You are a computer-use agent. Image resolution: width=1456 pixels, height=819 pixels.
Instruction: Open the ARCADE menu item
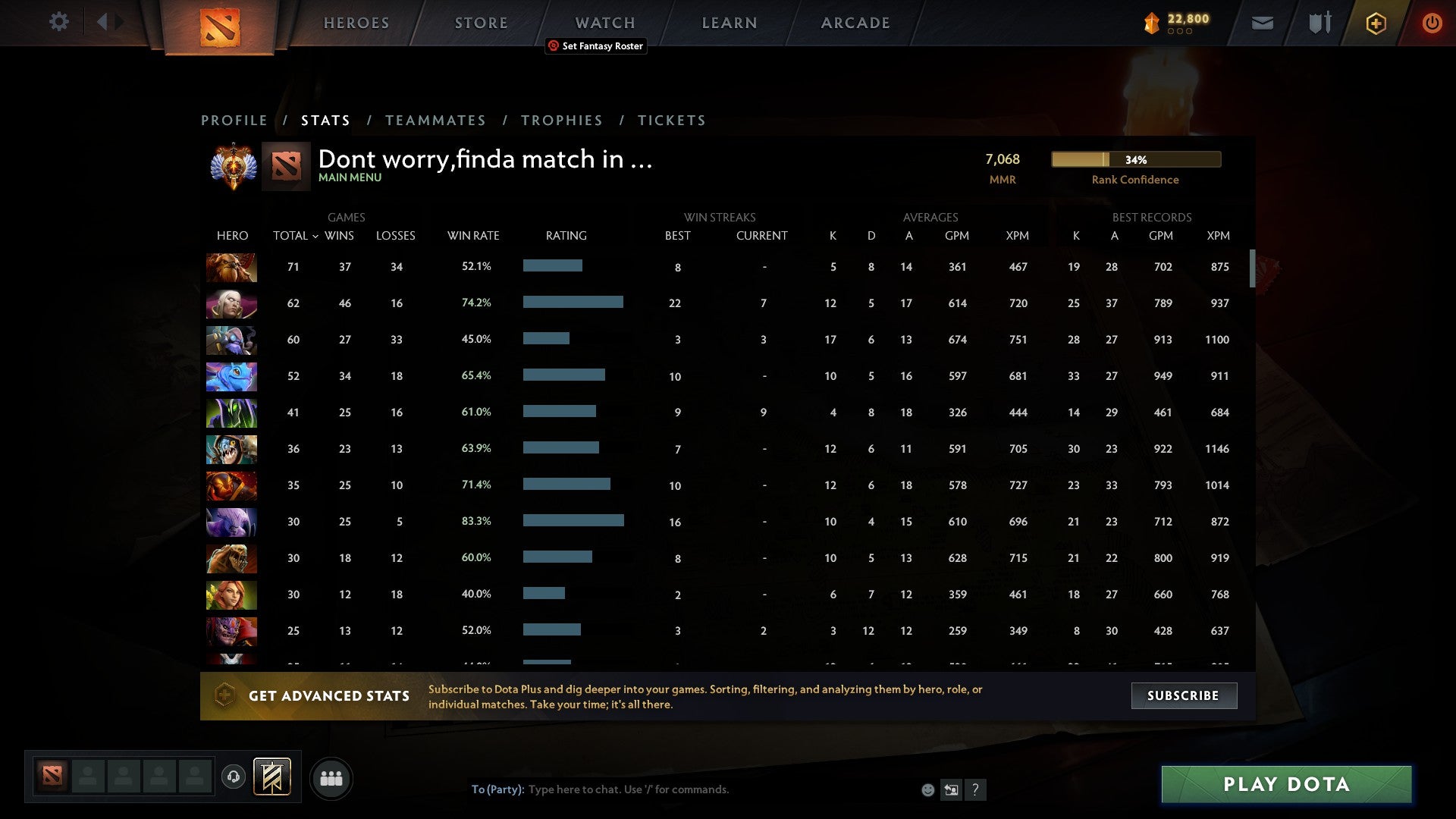(x=855, y=22)
